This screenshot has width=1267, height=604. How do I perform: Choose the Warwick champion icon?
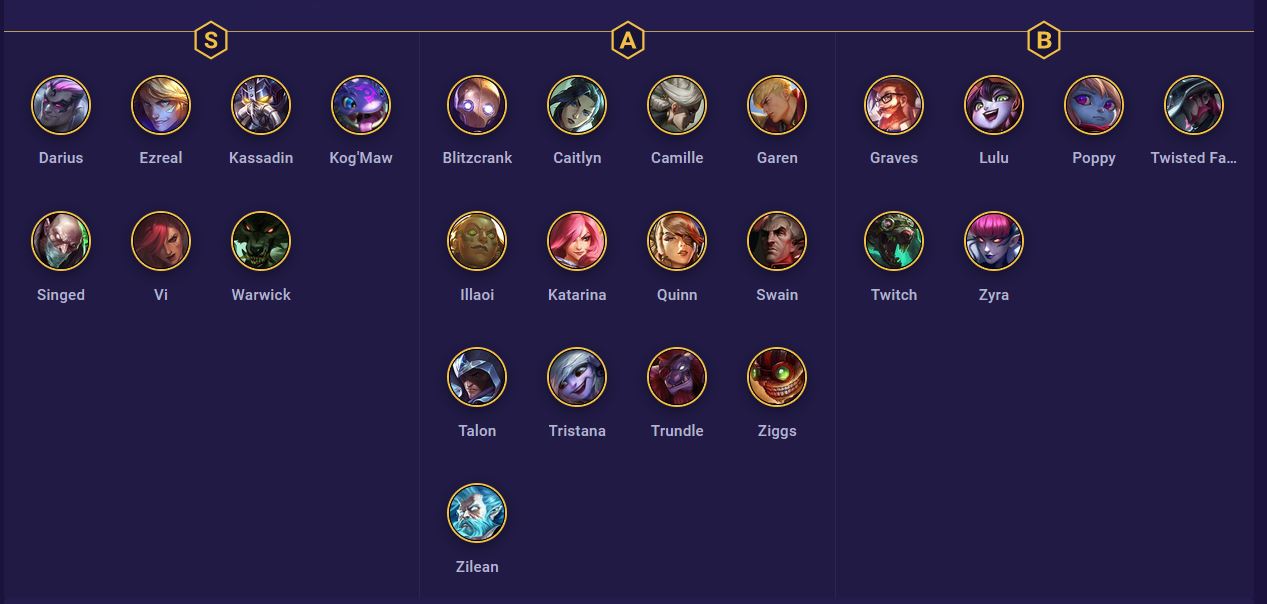point(261,241)
